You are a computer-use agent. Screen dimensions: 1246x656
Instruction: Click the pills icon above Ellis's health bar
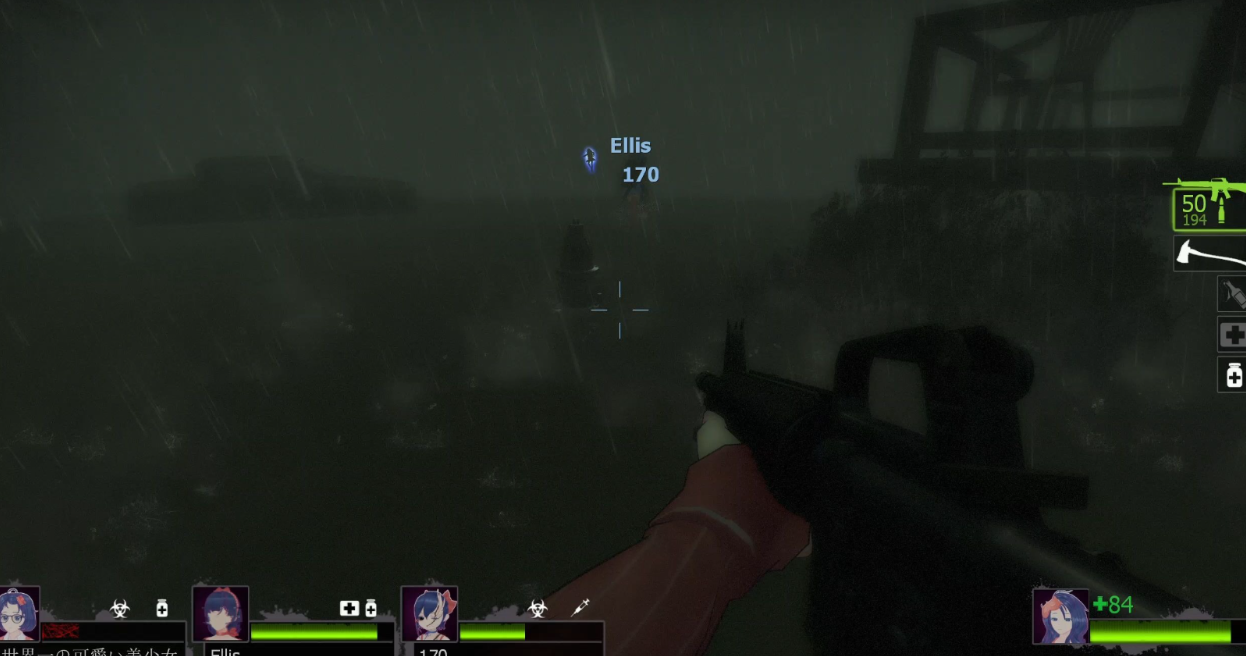tap(371, 608)
